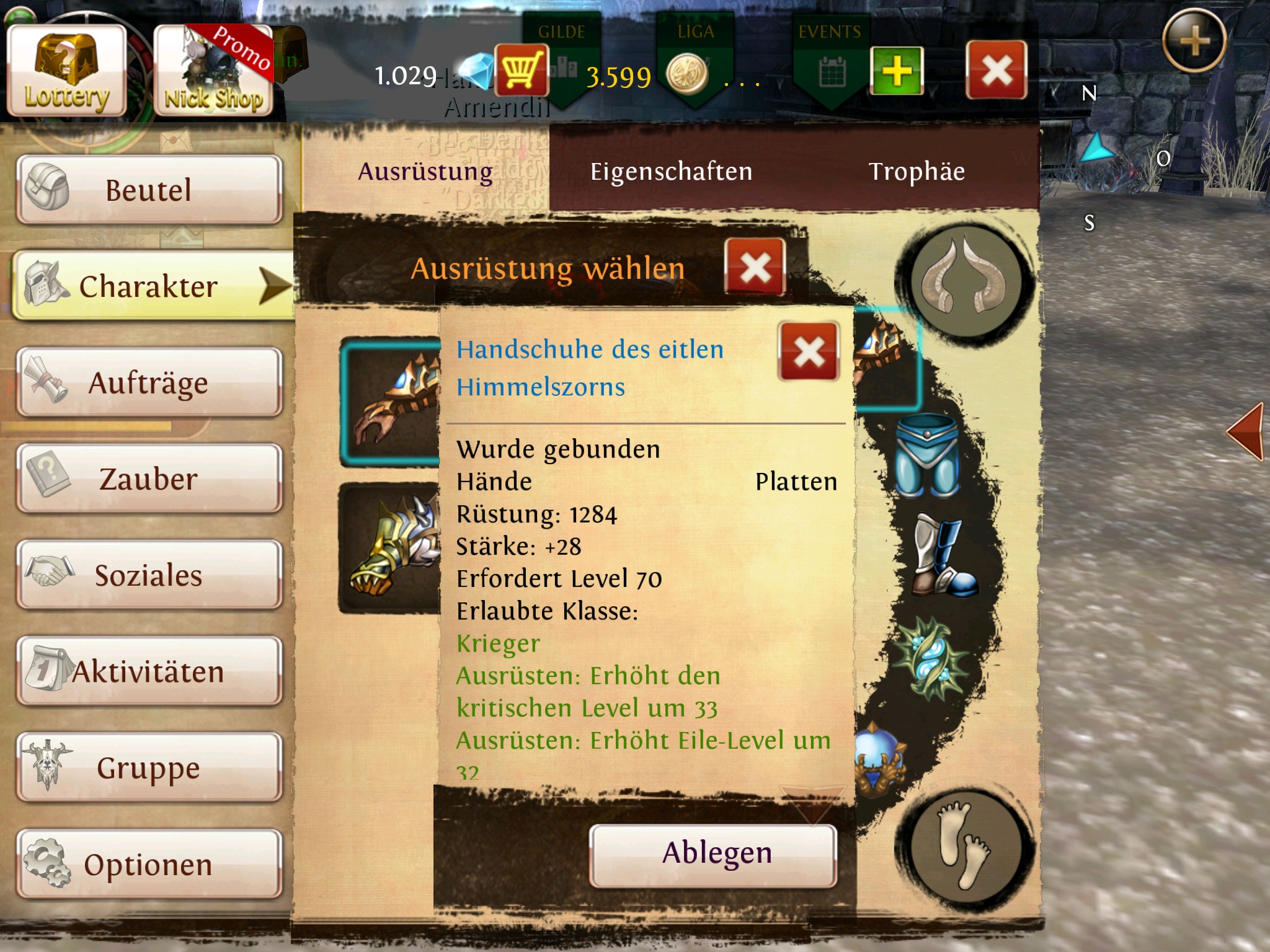Open the Aufträge quest menu
This screenshot has height=952, width=1270.
(x=149, y=382)
